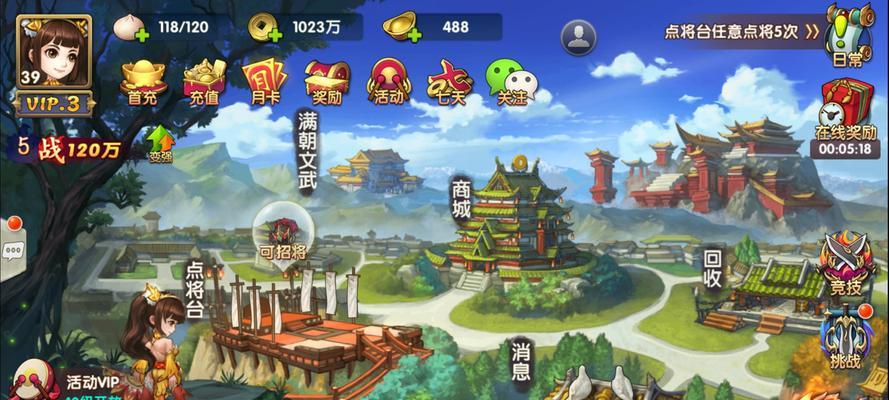
Task: Open the 首充 first recharge offer
Action: point(143,79)
